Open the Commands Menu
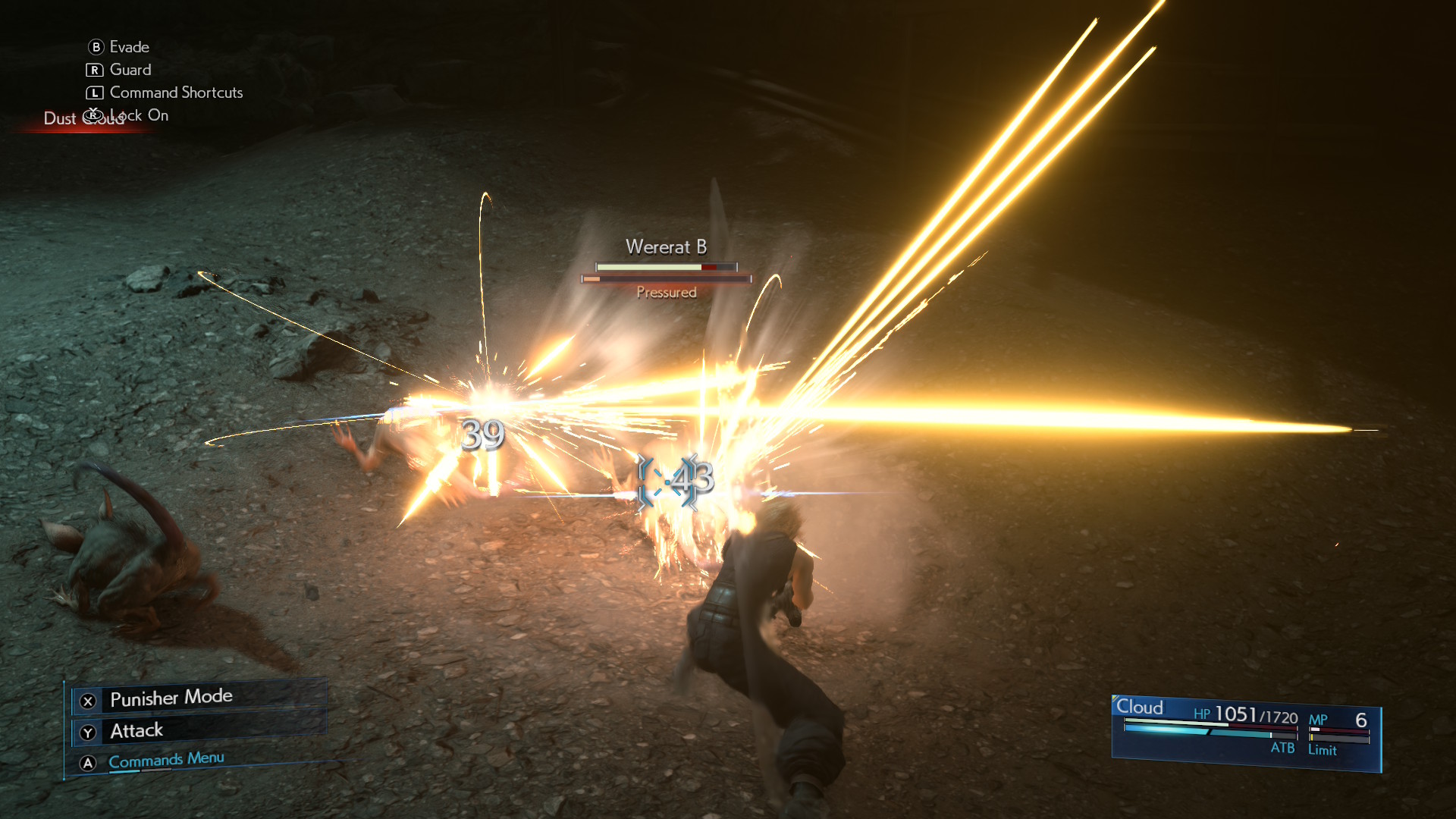1456x819 pixels. 166,761
